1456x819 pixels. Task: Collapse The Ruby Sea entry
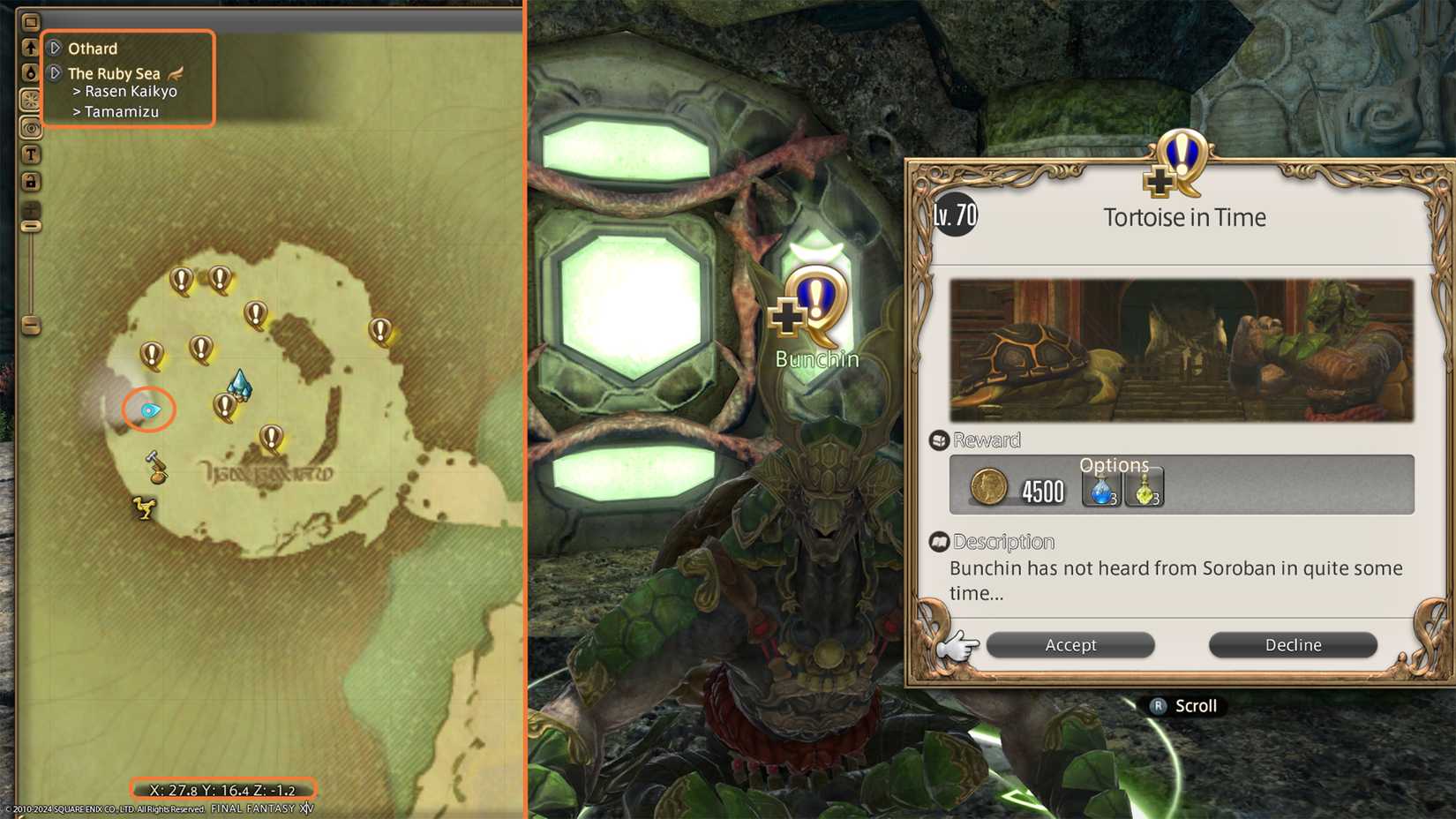pos(55,72)
